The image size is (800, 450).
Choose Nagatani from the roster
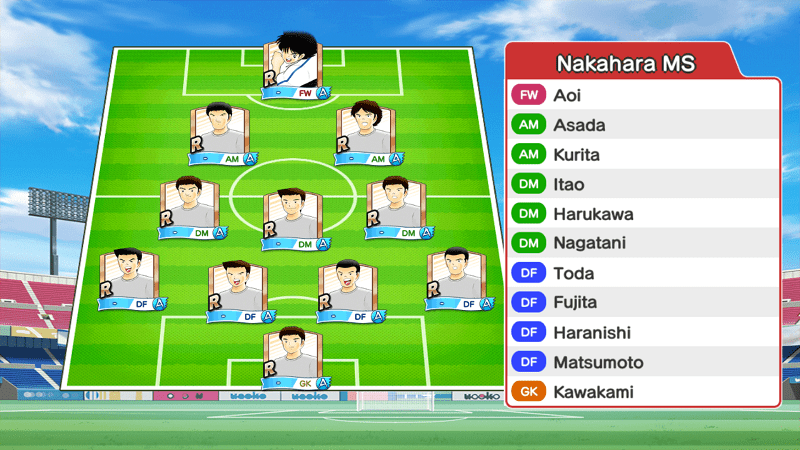[642, 244]
